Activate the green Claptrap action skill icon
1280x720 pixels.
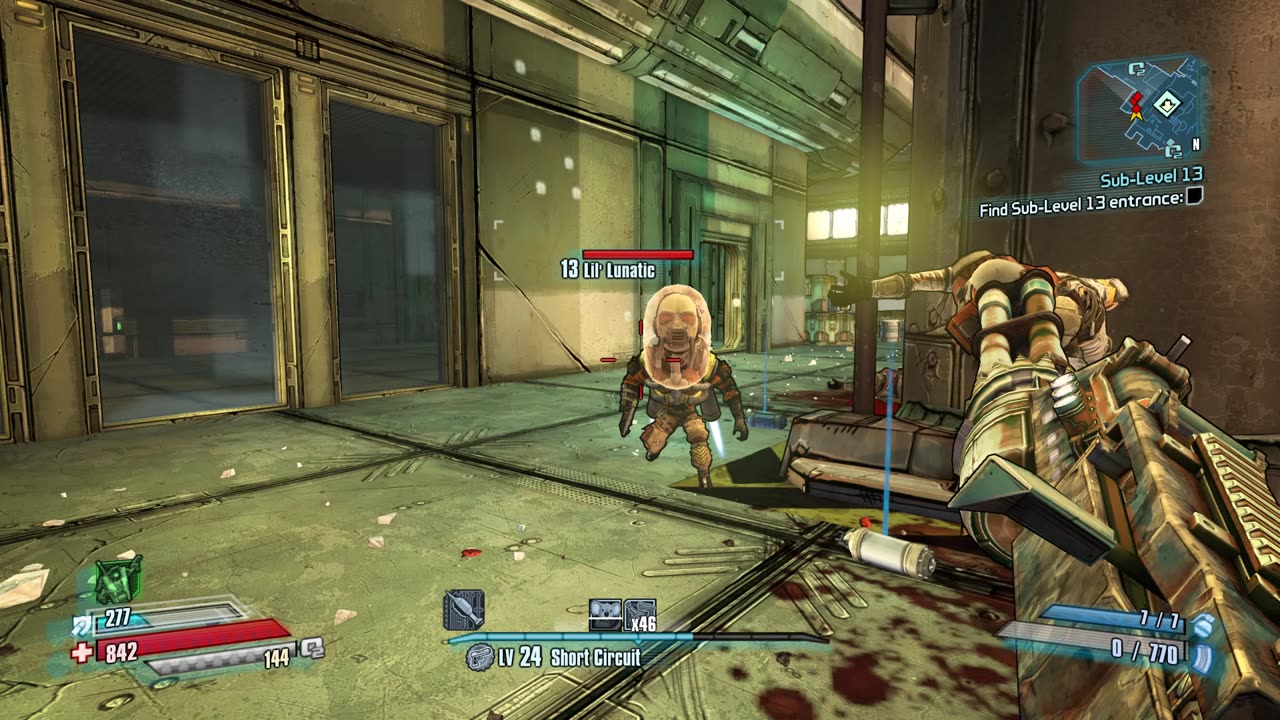click(118, 581)
